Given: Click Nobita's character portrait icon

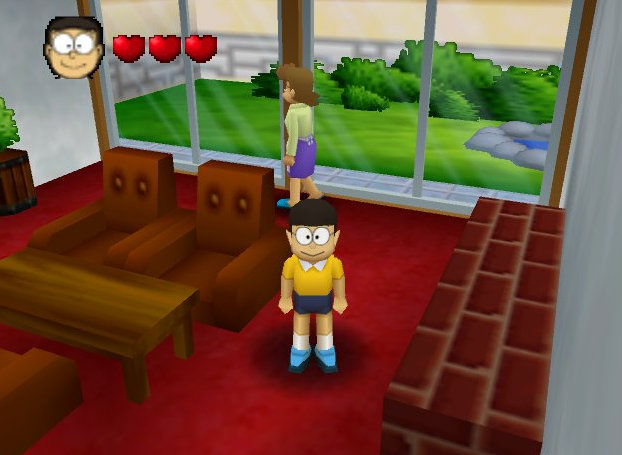Looking at the screenshot, I should pos(72,47).
